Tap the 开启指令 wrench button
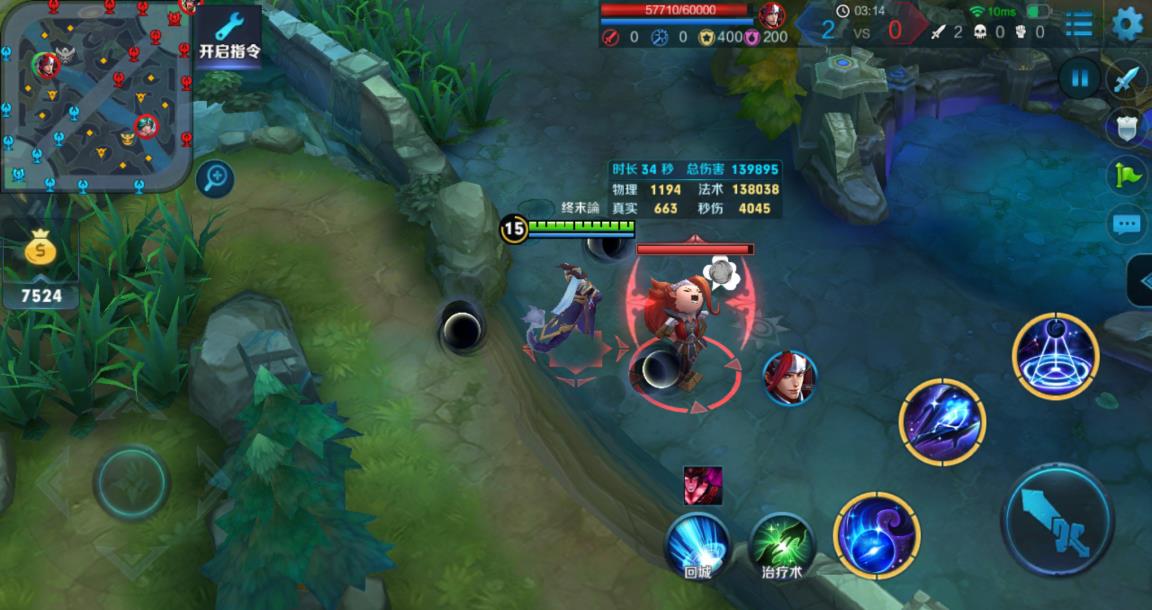This screenshot has height=610, width=1152. tap(229, 36)
